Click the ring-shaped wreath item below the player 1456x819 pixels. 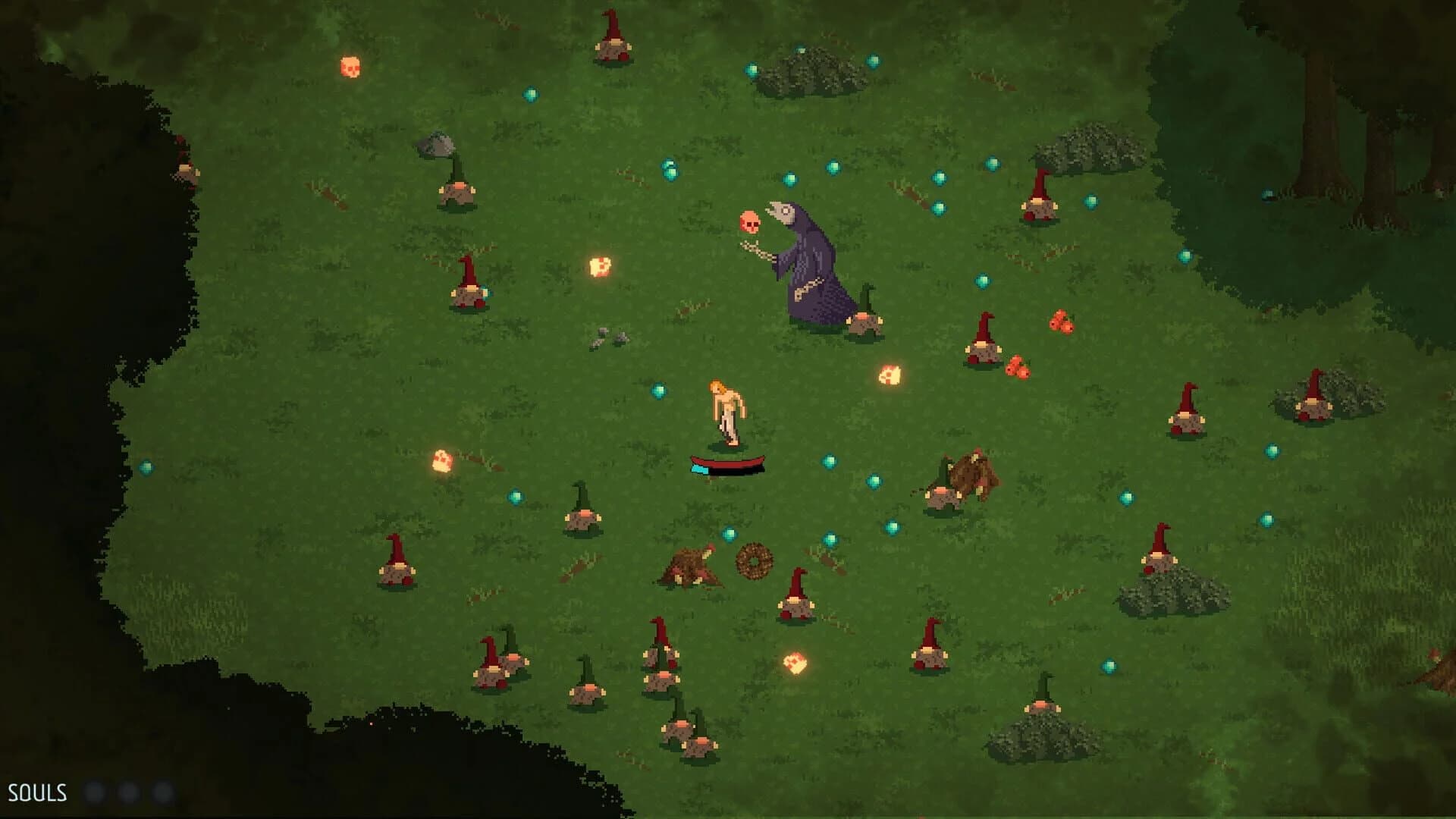coord(754,561)
